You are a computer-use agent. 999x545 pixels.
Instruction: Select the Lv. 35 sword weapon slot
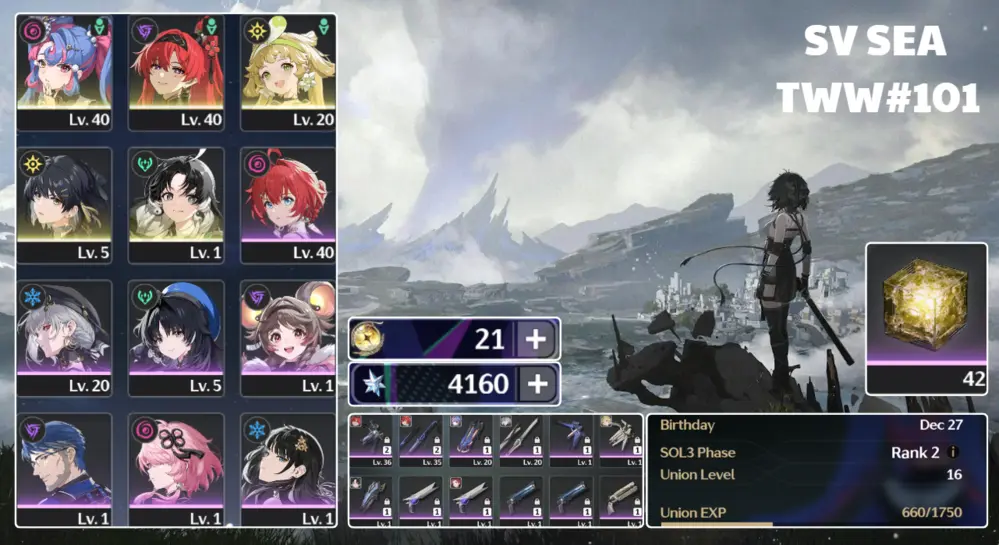coord(422,441)
